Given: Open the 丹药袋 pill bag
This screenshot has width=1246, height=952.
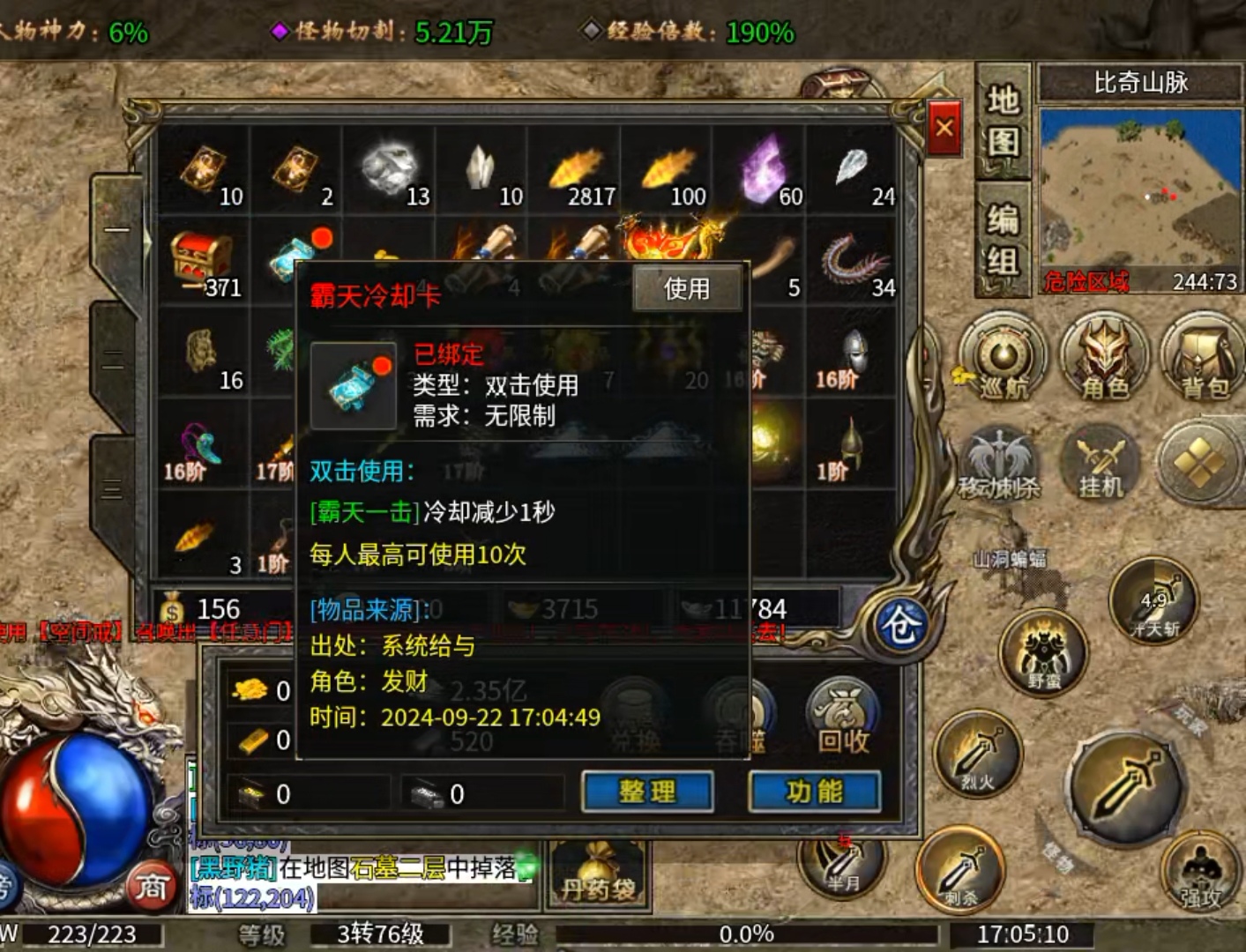Looking at the screenshot, I should (x=598, y=874).
